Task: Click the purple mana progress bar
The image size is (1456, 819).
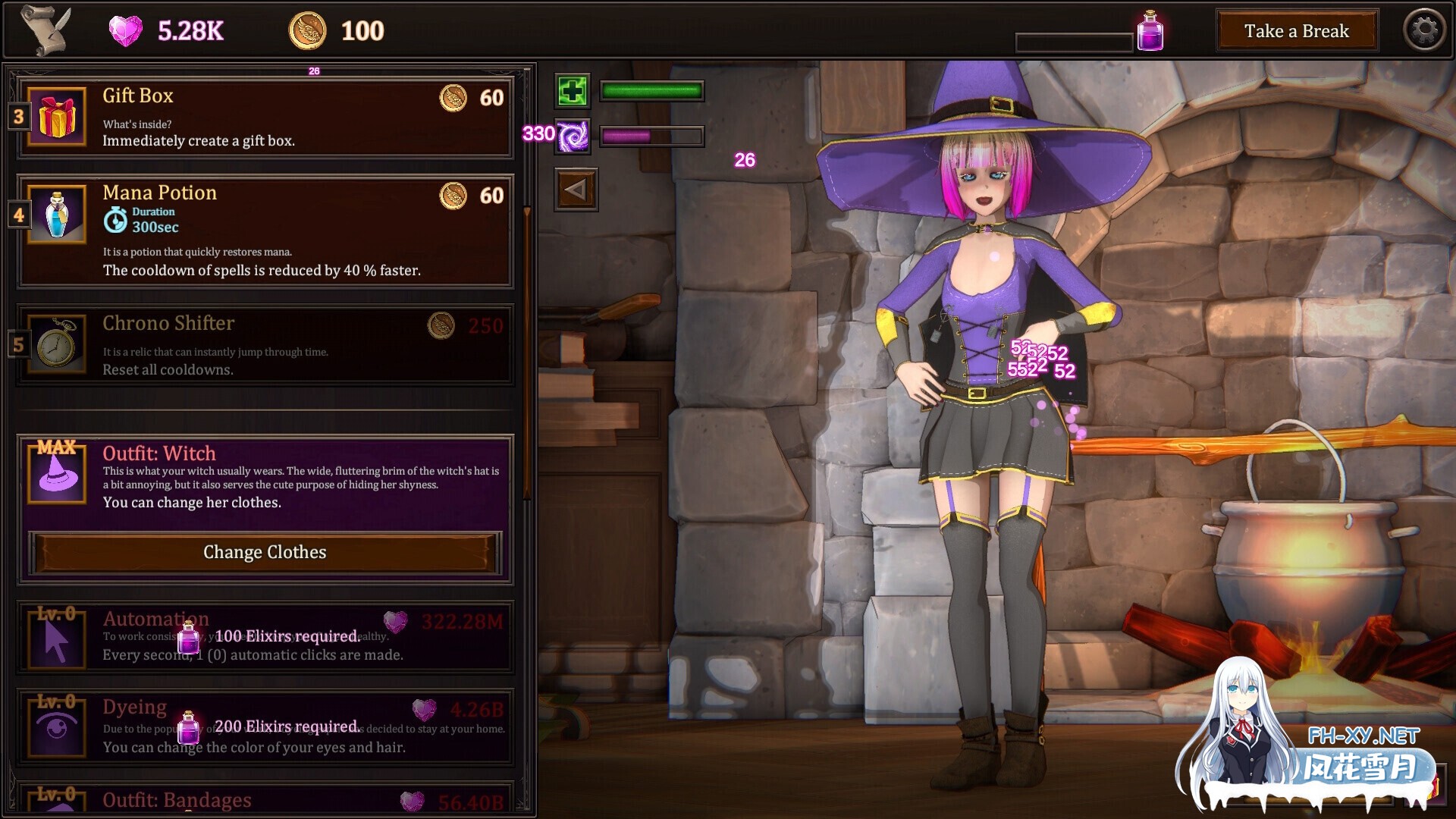Action: coord(651,136)
